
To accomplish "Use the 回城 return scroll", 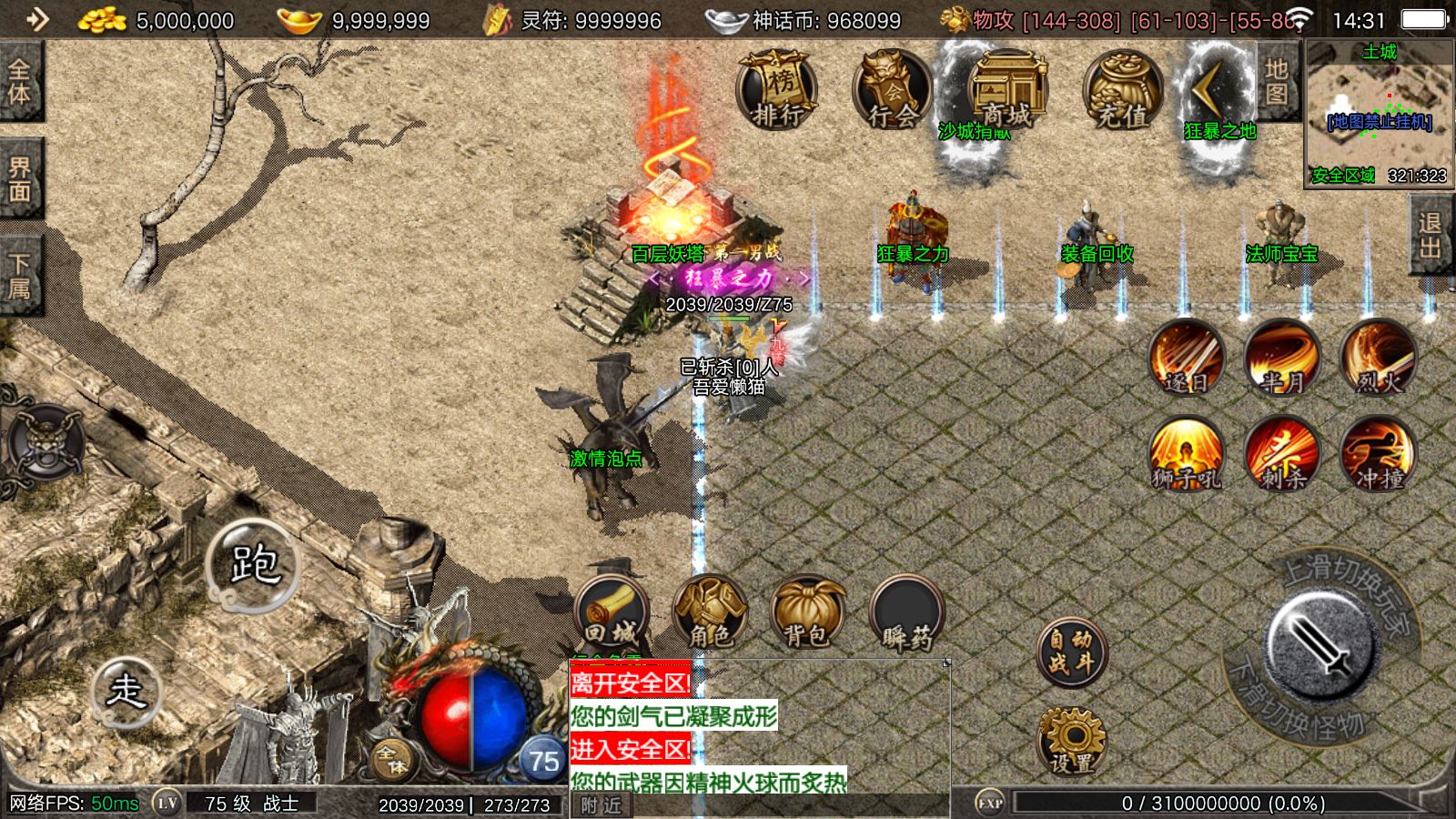I will pyautogui.click(x=612, y=613).
